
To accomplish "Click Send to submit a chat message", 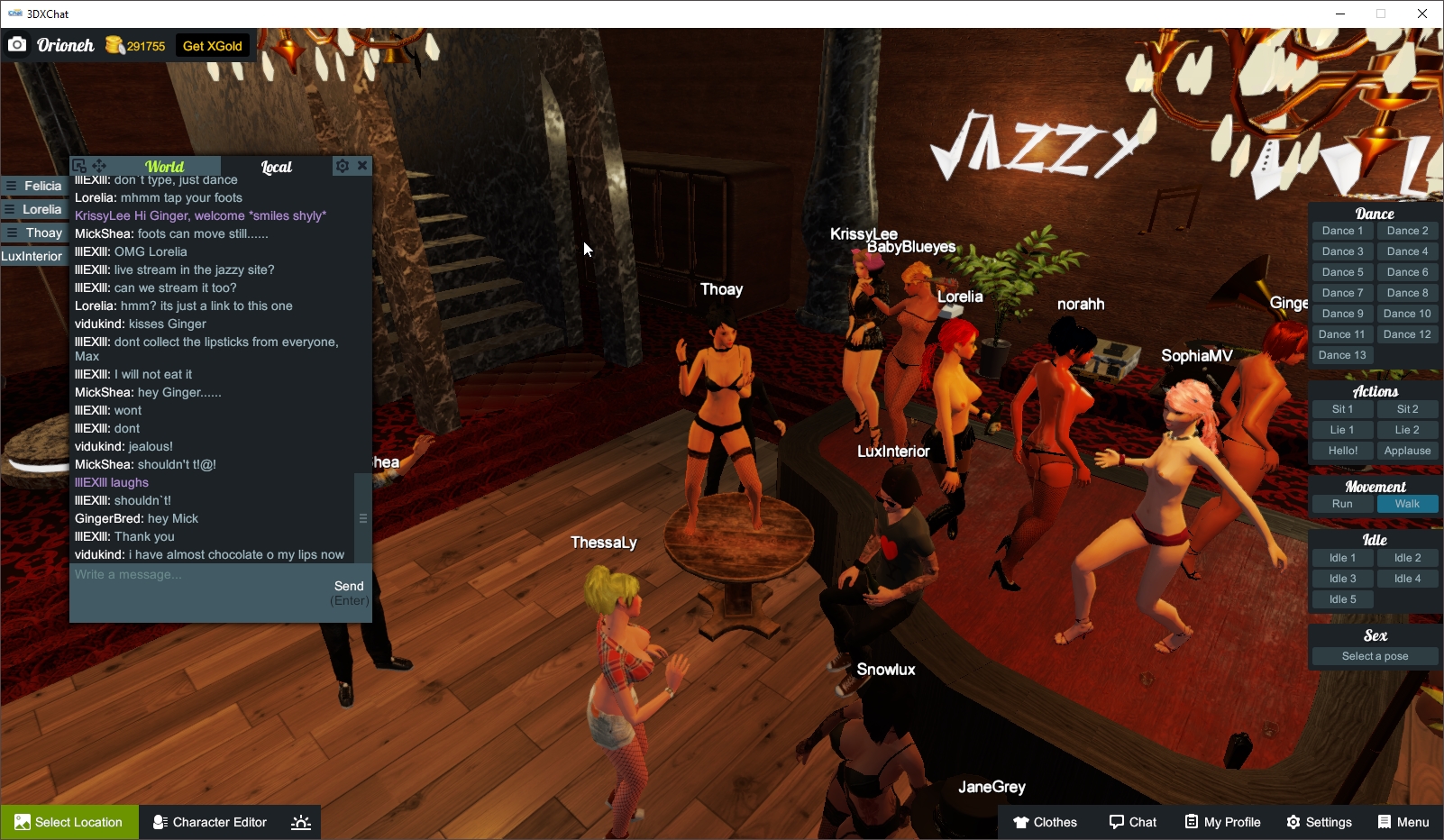I will point(350,586).
